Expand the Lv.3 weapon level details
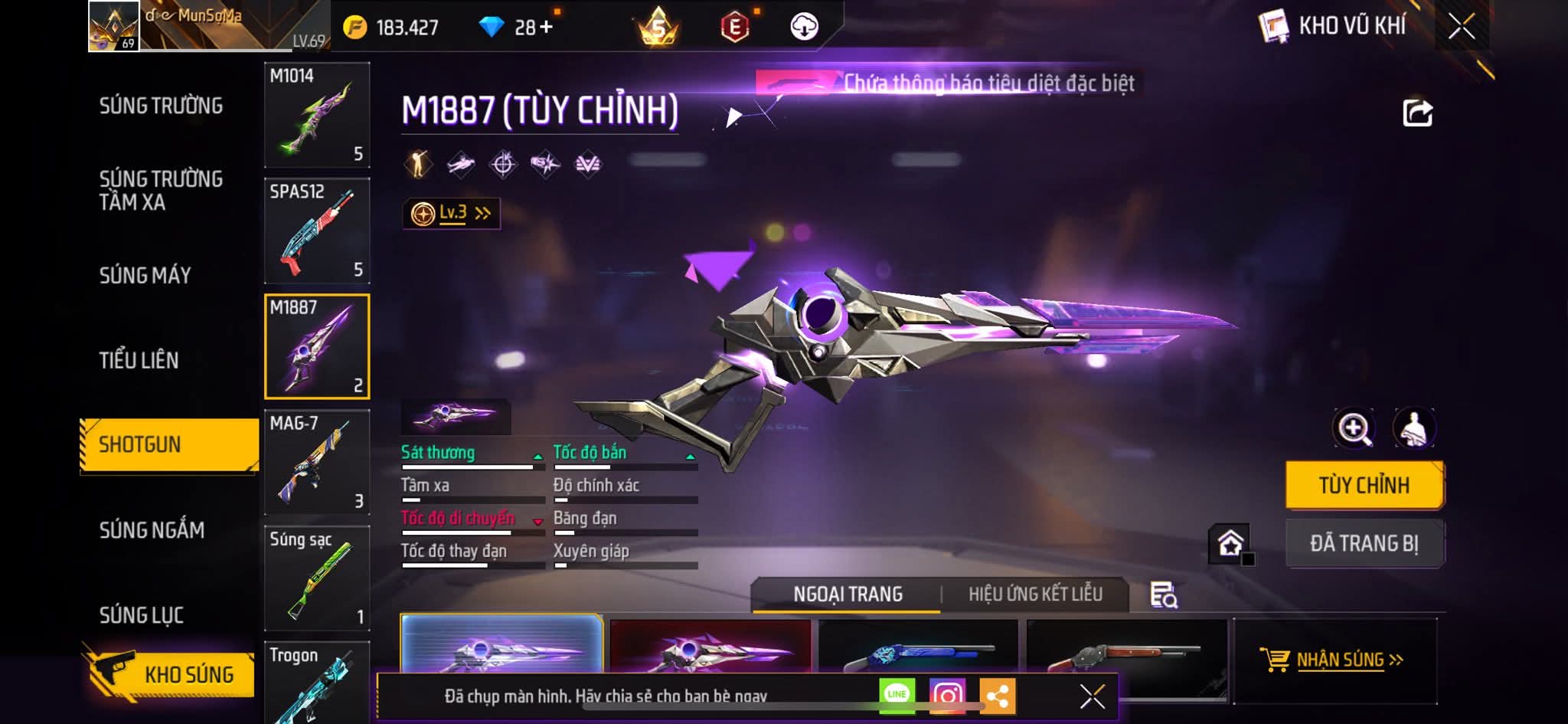1568x724 pixels. point(452,213)
